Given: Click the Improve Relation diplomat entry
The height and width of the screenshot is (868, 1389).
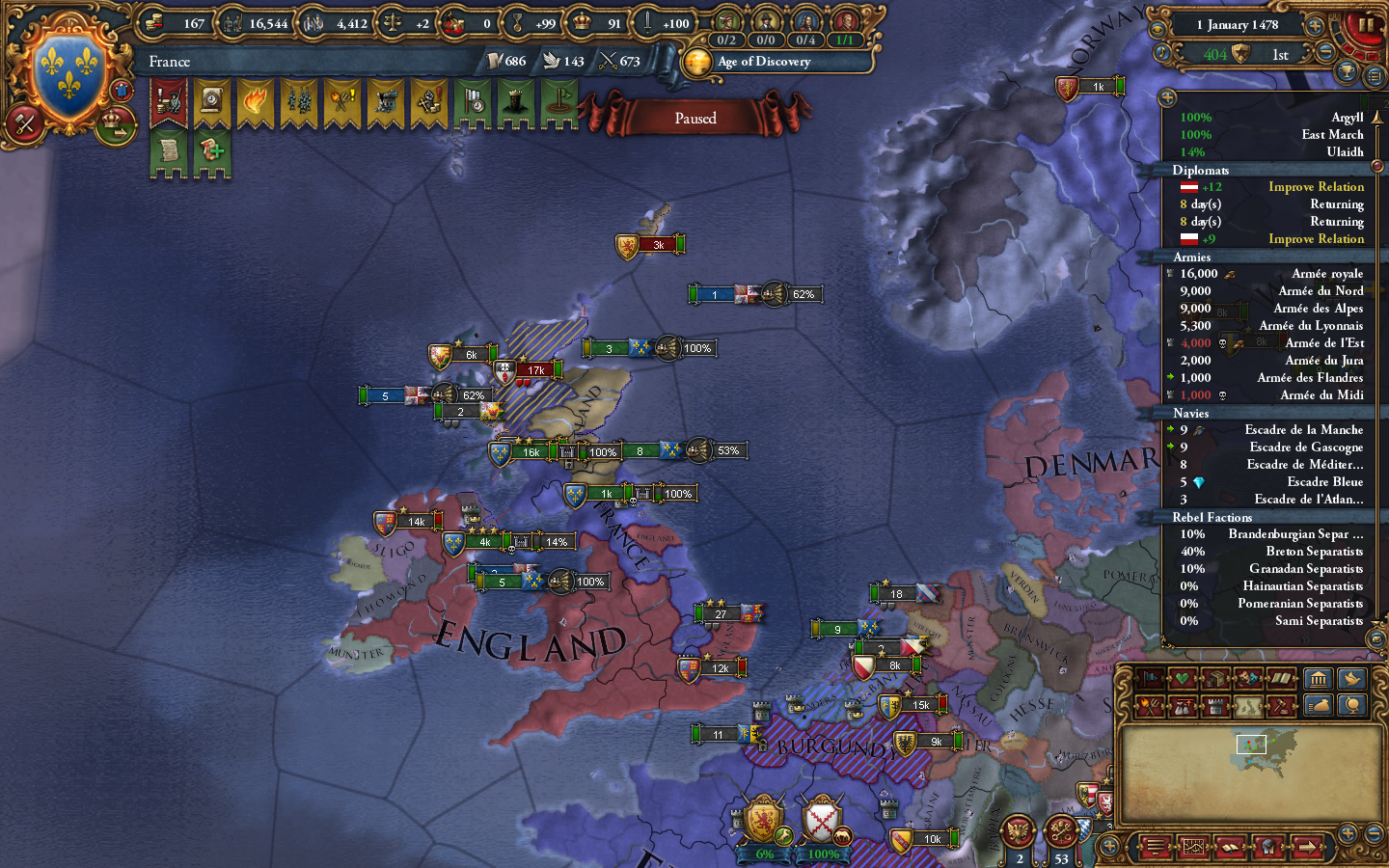Looking at the screenshot, I should [1317, 186].
